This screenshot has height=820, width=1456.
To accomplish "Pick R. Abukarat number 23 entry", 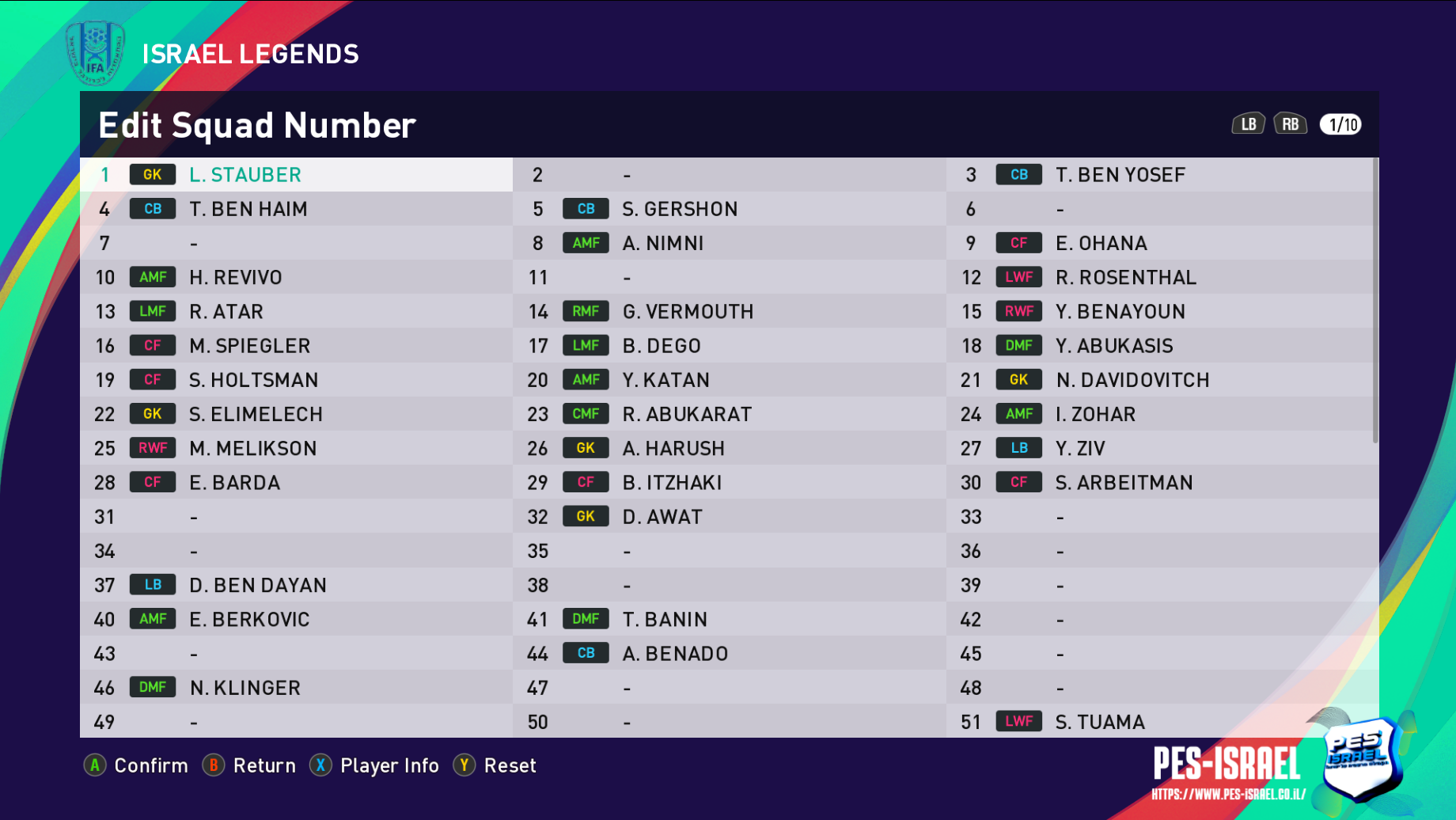I will 729,414.
